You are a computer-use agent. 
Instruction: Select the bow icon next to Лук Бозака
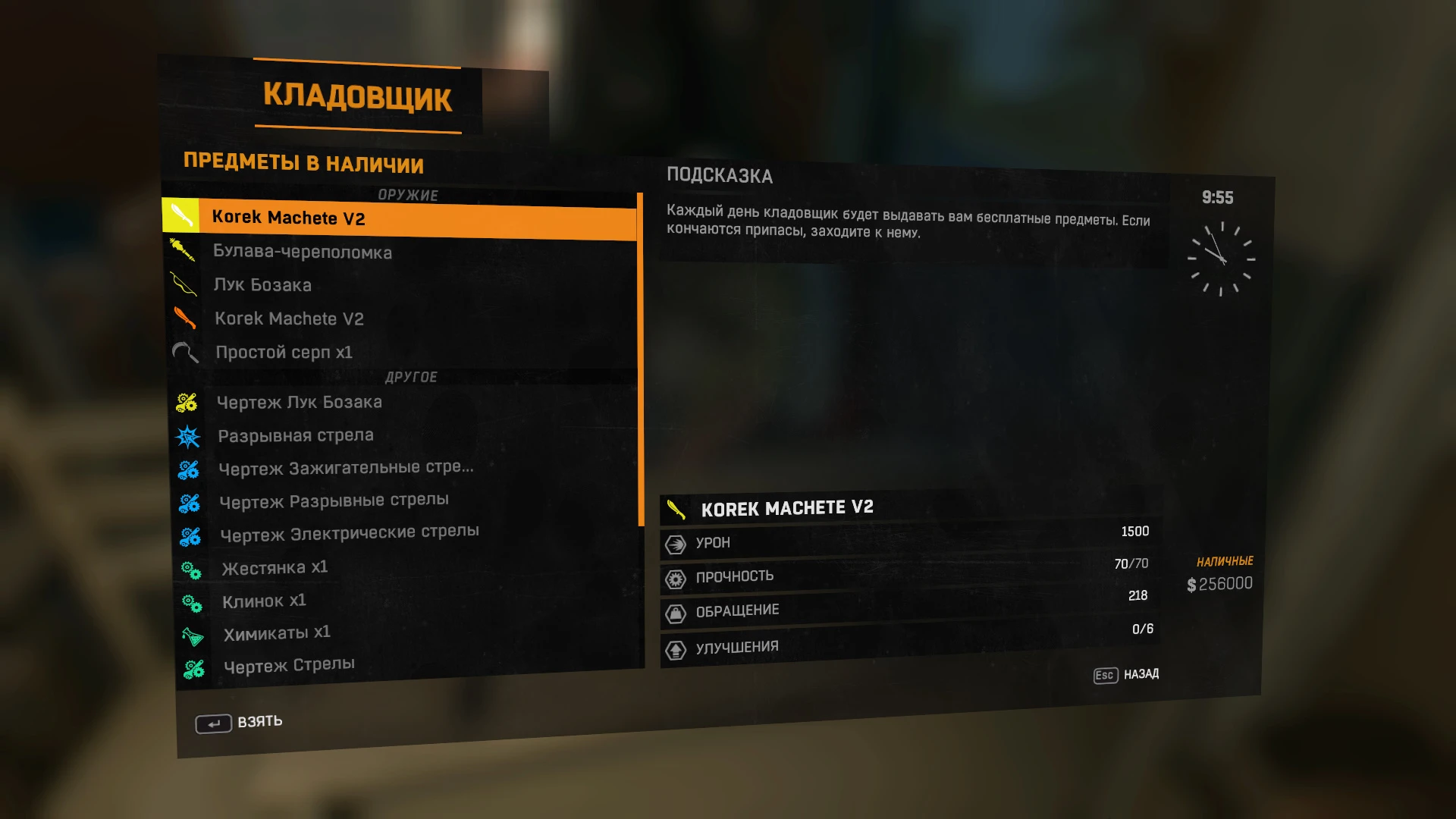(184, 284)
